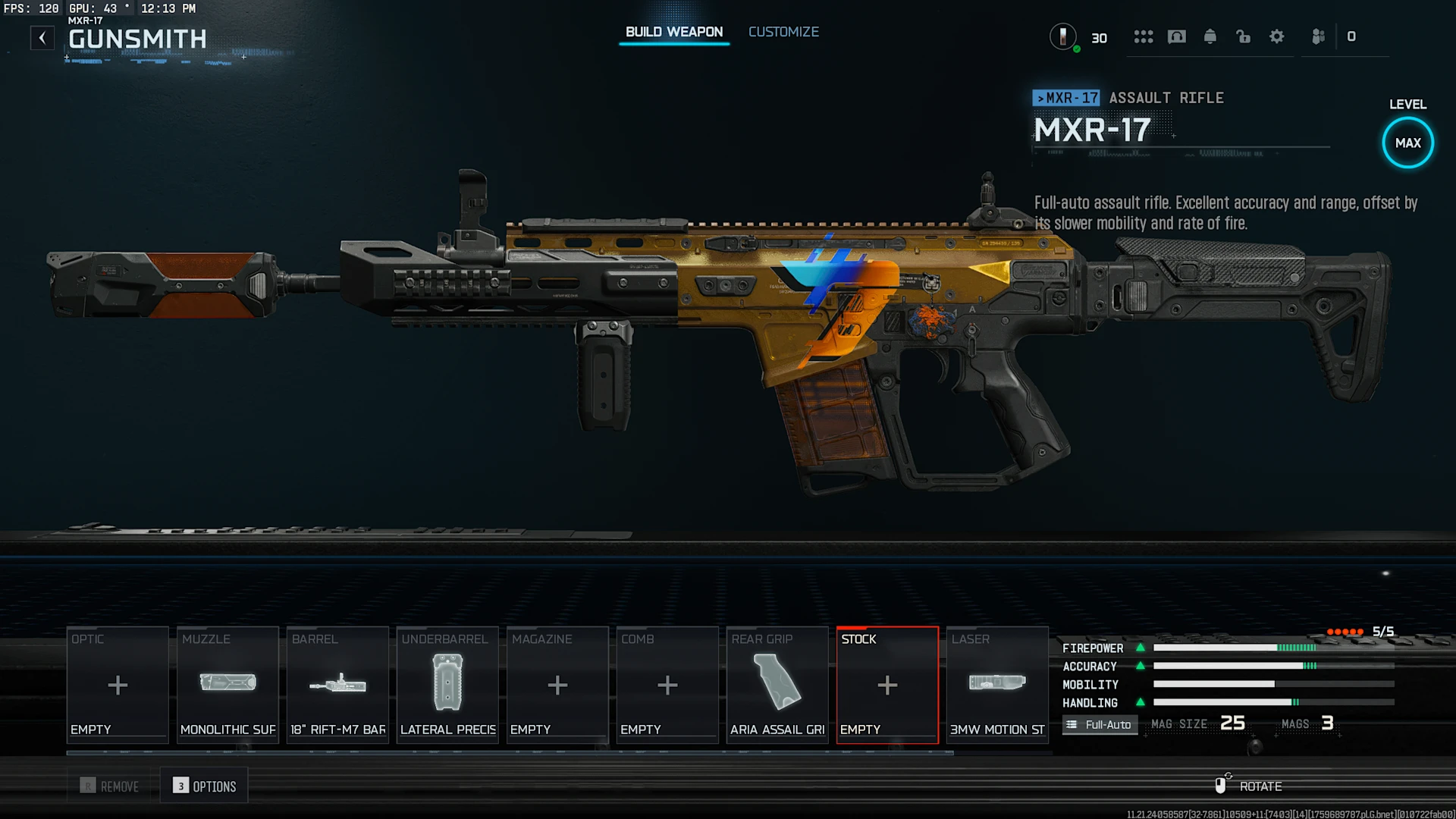This screenshot has width=1456, height=819.
Task: Open the 3MW Motion laser slot
Action: [997, 685]
